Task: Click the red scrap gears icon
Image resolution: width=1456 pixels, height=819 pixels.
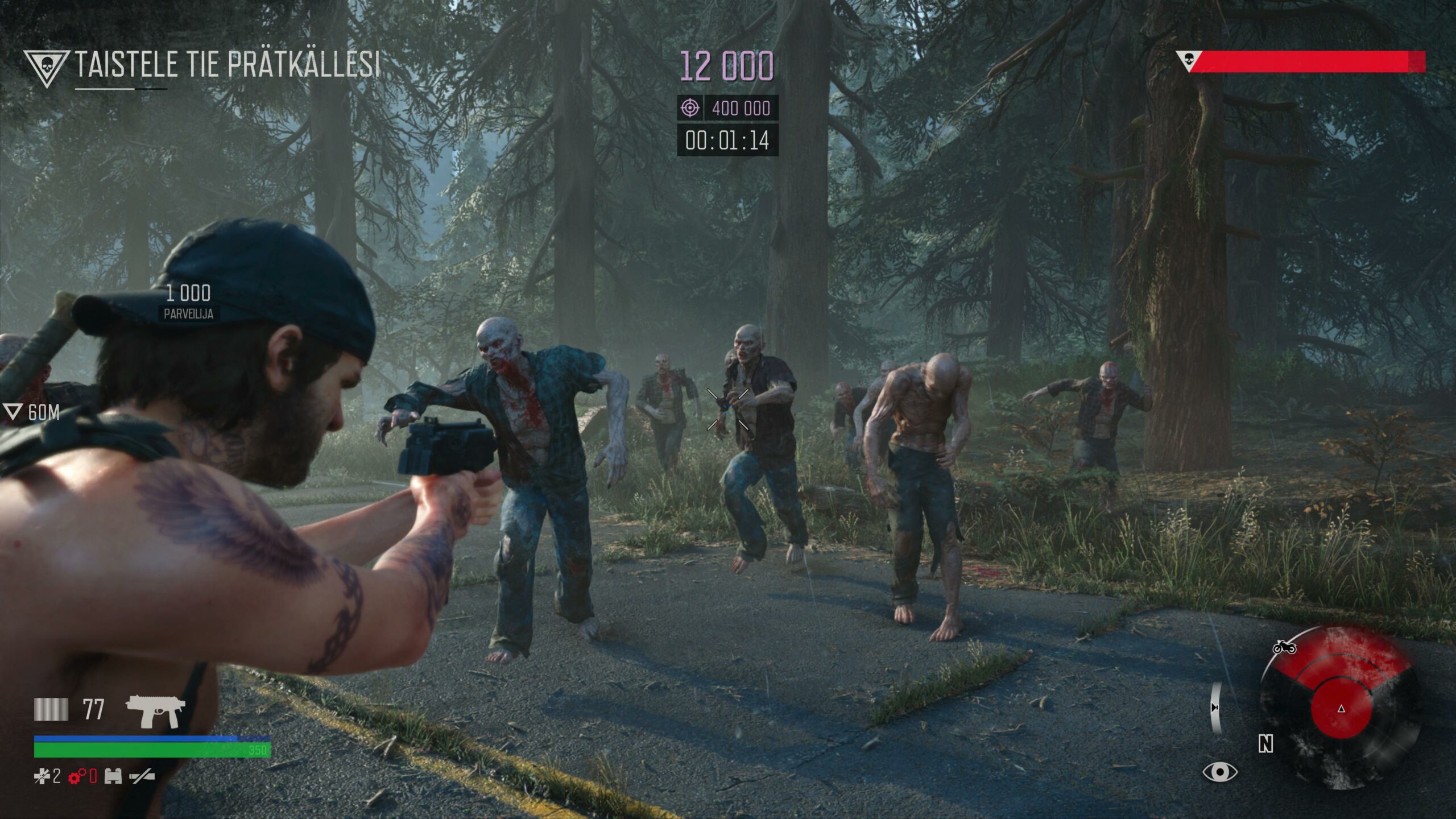Action: [77, 776]
